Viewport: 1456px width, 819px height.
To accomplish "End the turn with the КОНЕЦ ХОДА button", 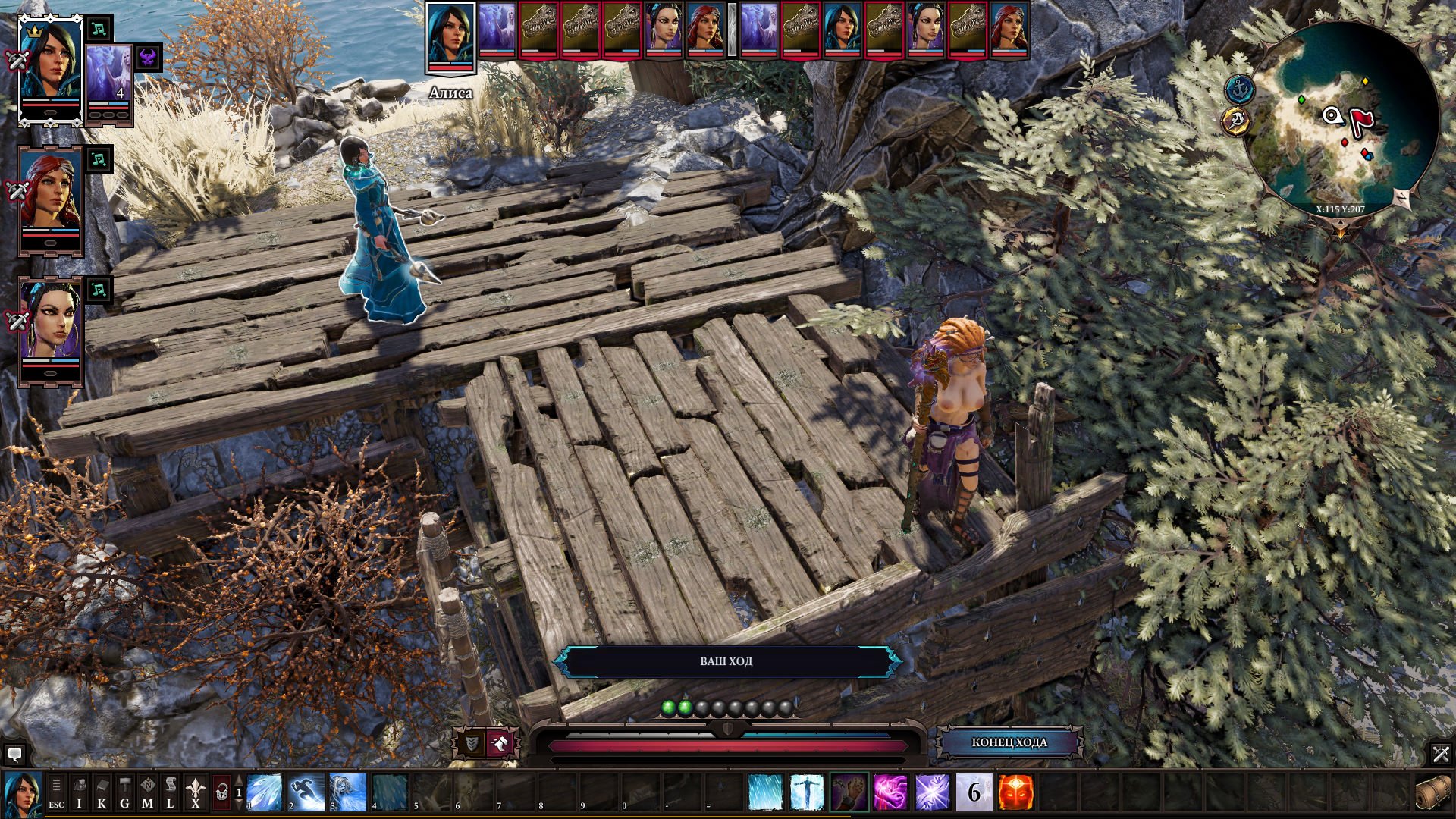I will [1009, 742].
